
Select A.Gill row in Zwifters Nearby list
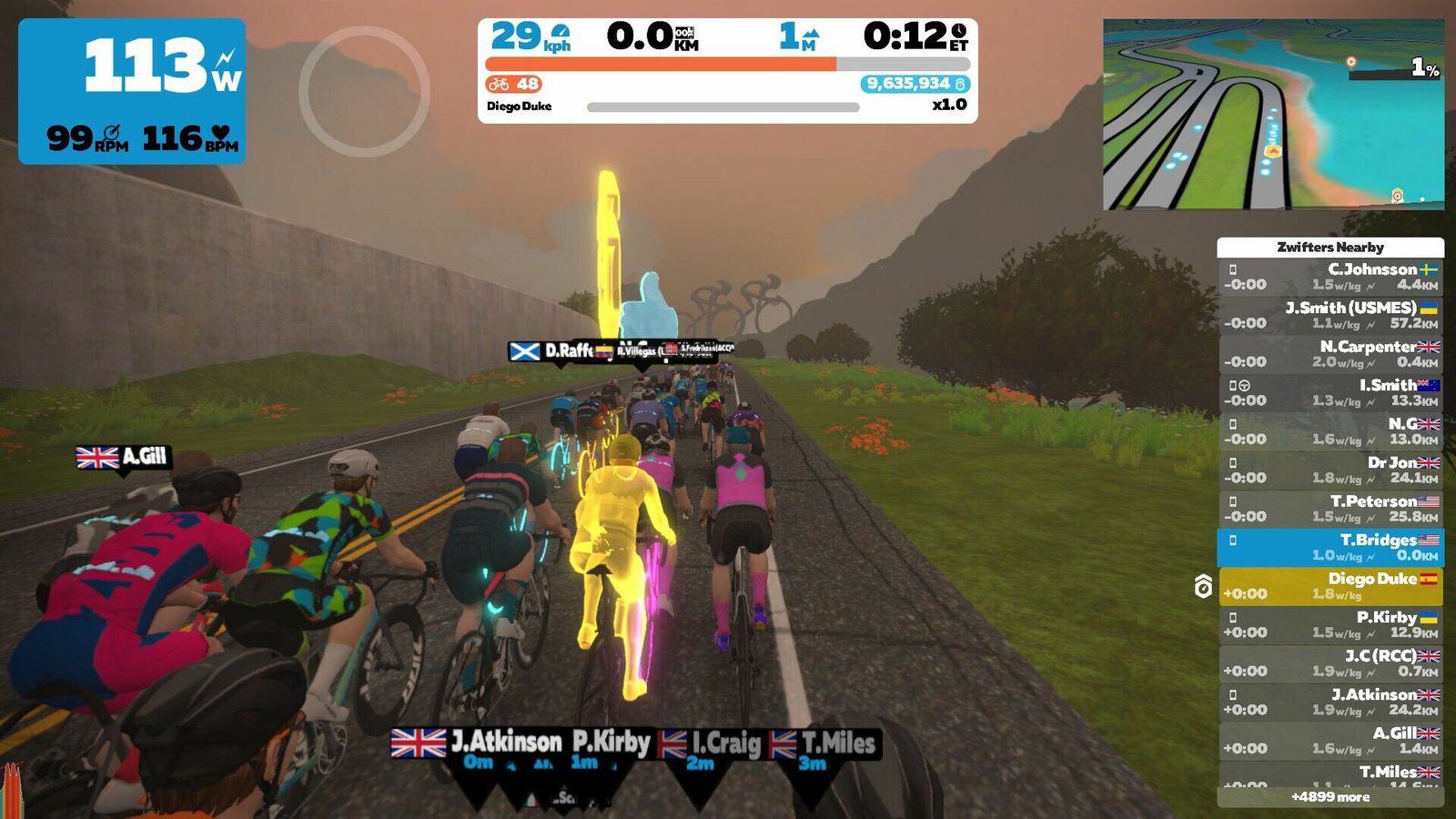(1330, 741)
